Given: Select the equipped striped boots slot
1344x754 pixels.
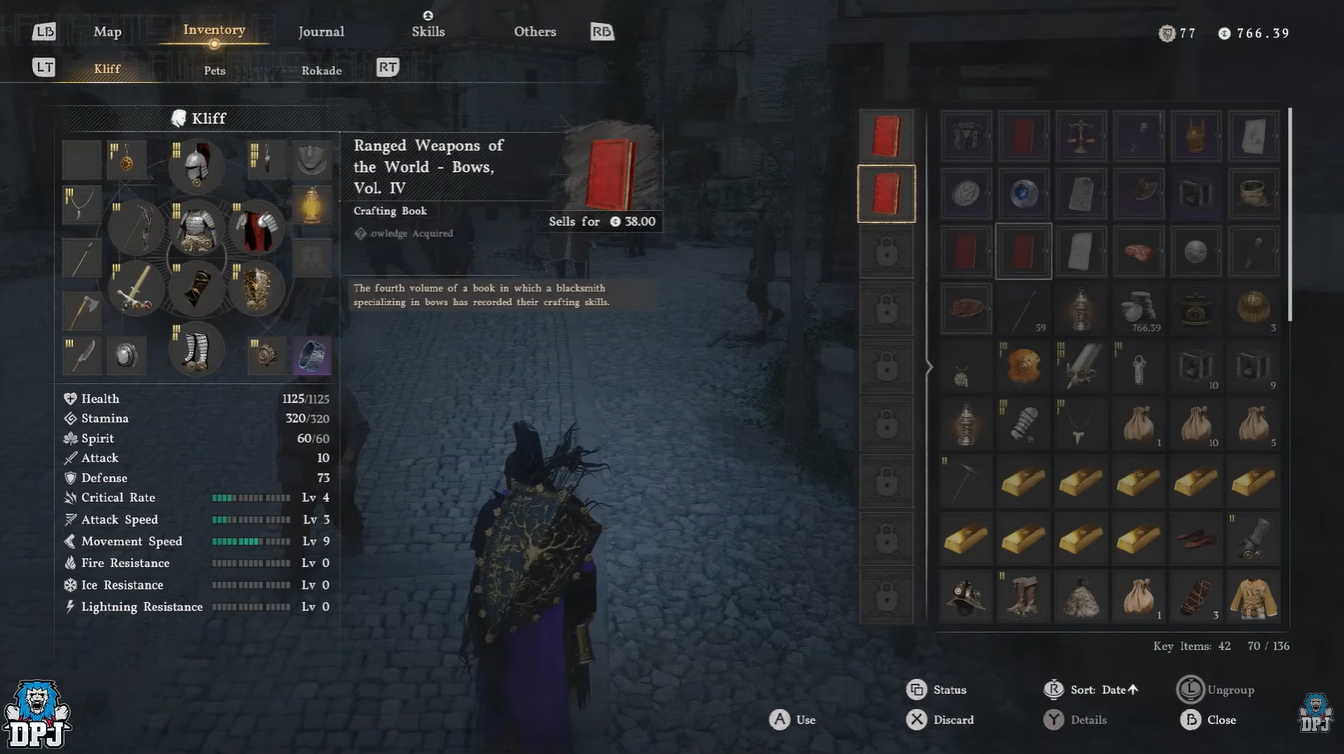Looking at the screenshot, I should click(x=196, y=349).
